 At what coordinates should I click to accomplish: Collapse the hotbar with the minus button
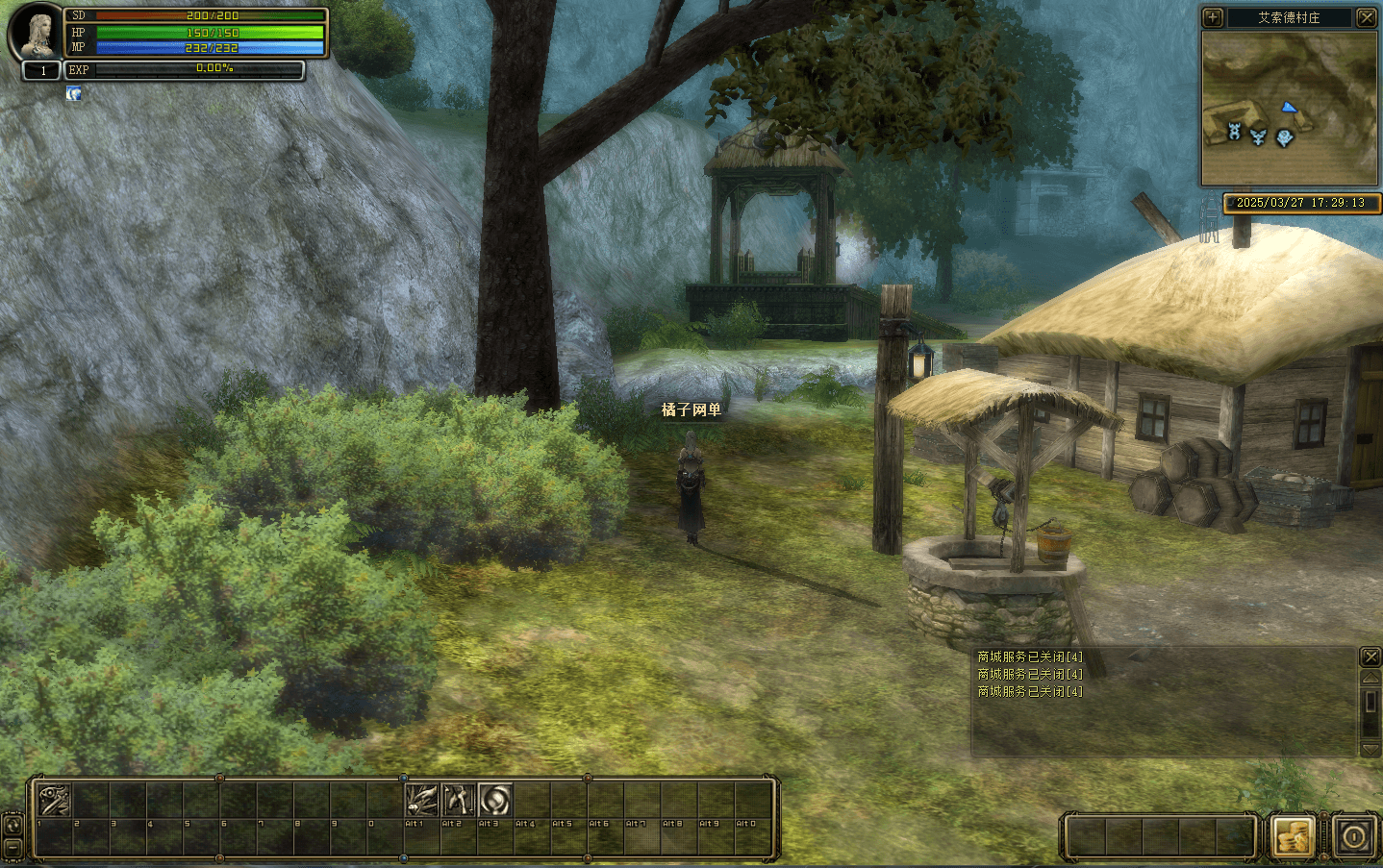[x=13, y=847]
